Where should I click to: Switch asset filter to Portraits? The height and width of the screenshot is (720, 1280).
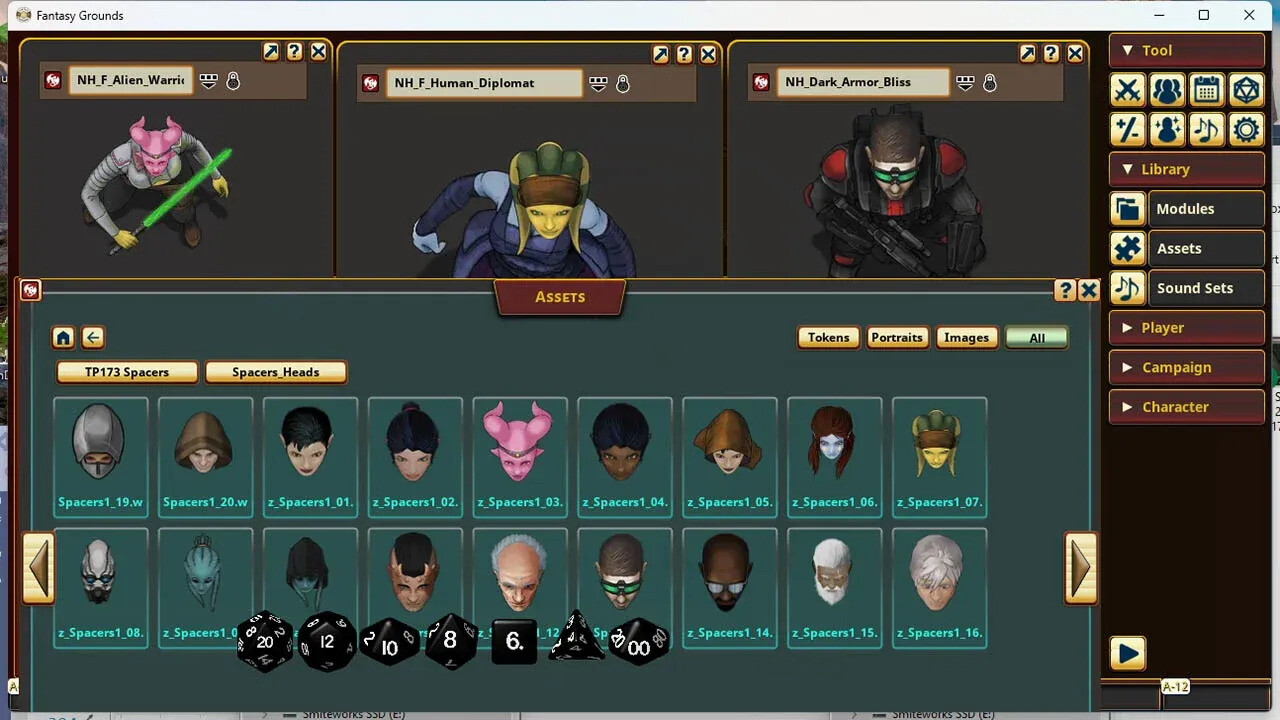coord(897,338)
